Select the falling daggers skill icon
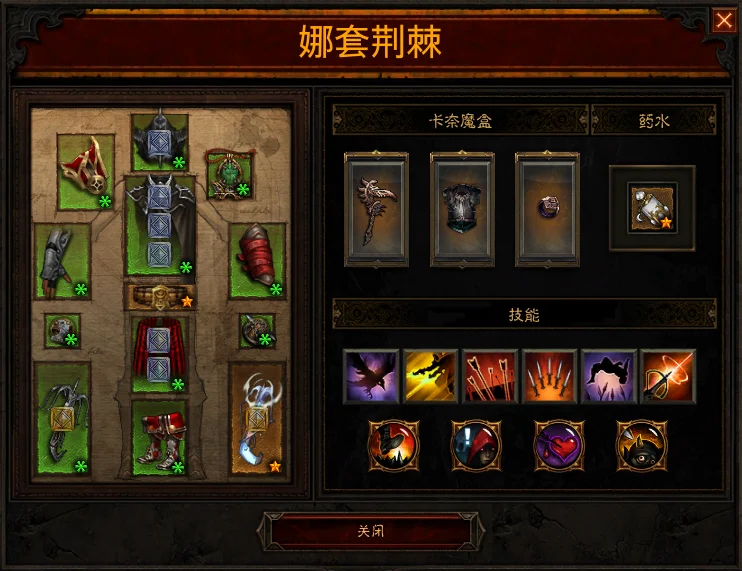 pyautogui.click(x=549, y=376)
